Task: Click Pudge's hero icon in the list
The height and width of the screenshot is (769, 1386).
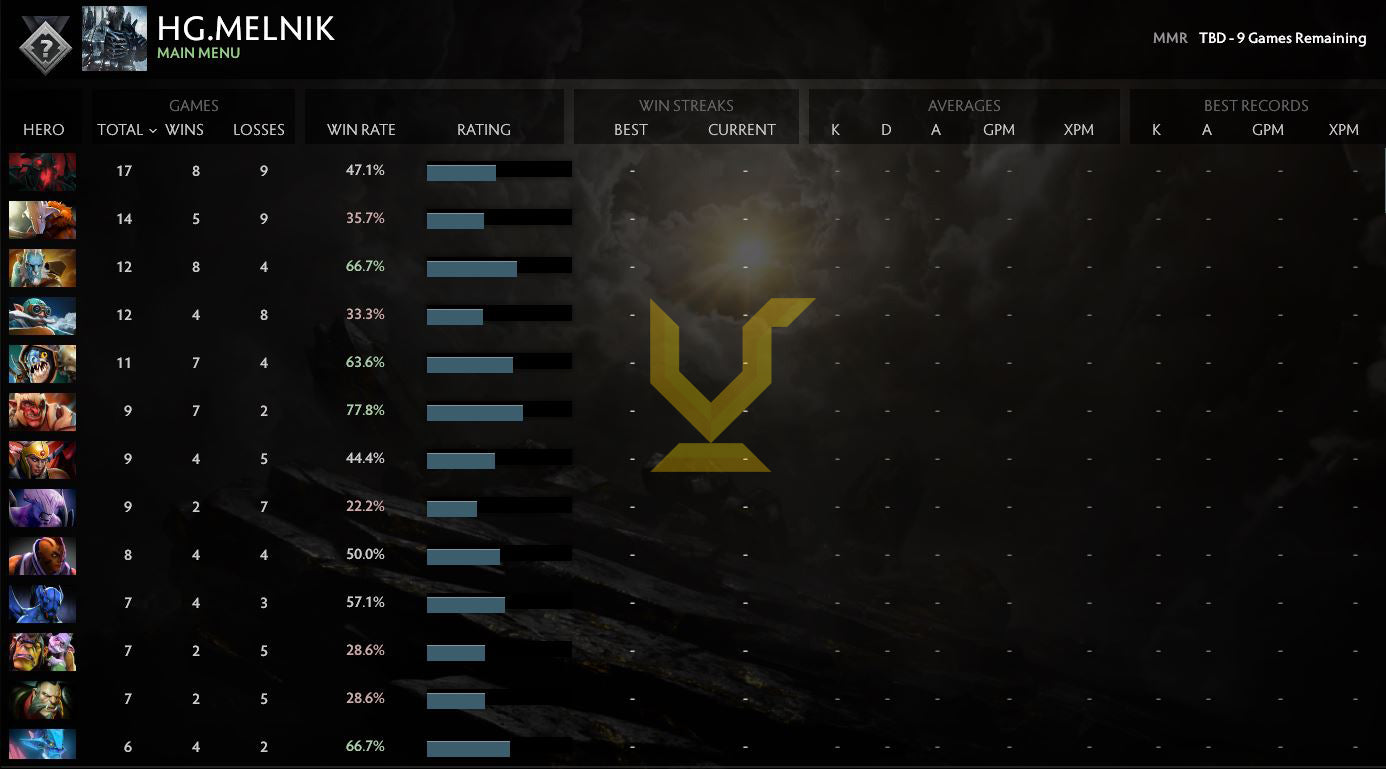Action: (42, 410)
